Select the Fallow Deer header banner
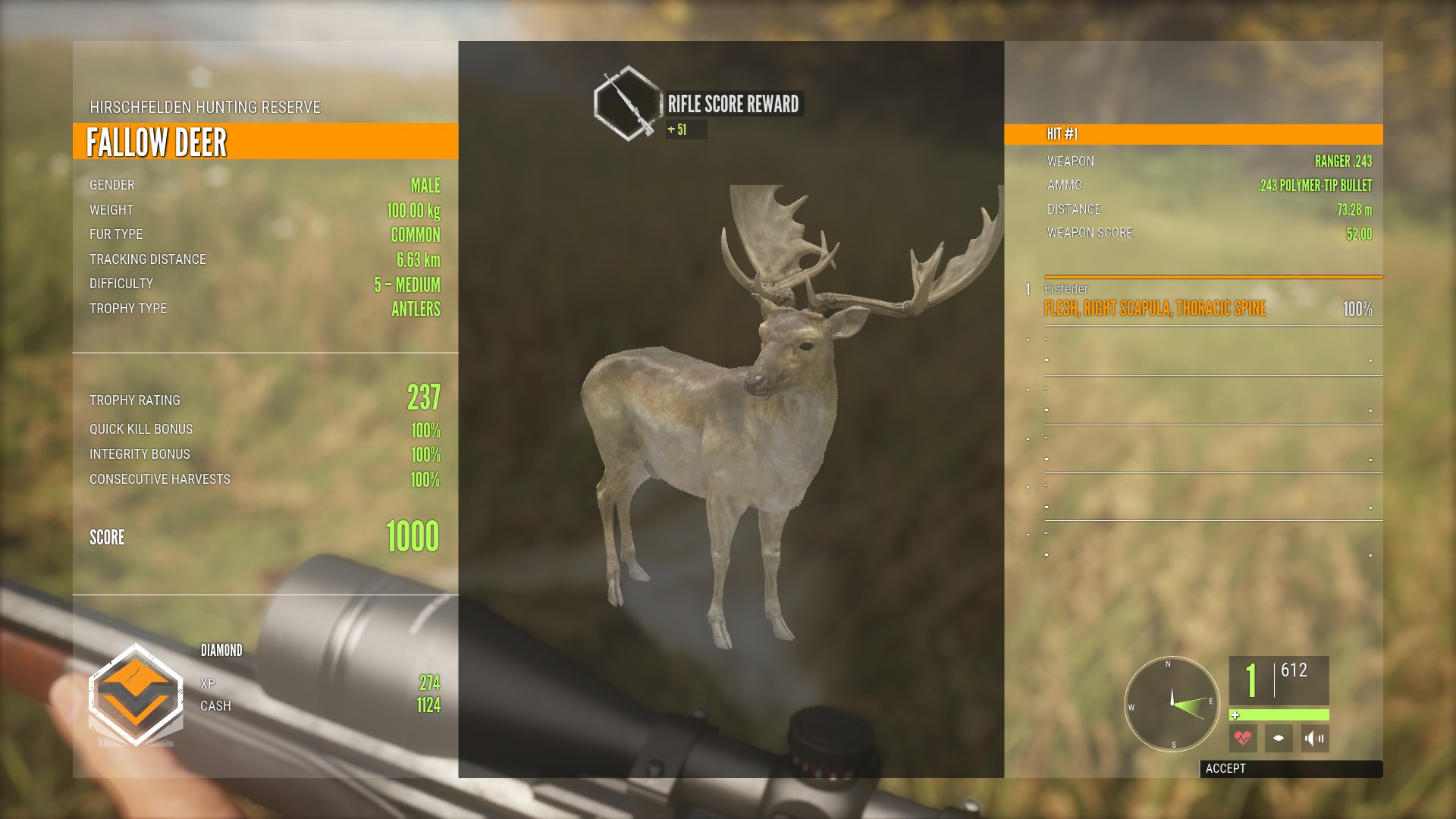The image size is (1456, 819). coord(264,141)
